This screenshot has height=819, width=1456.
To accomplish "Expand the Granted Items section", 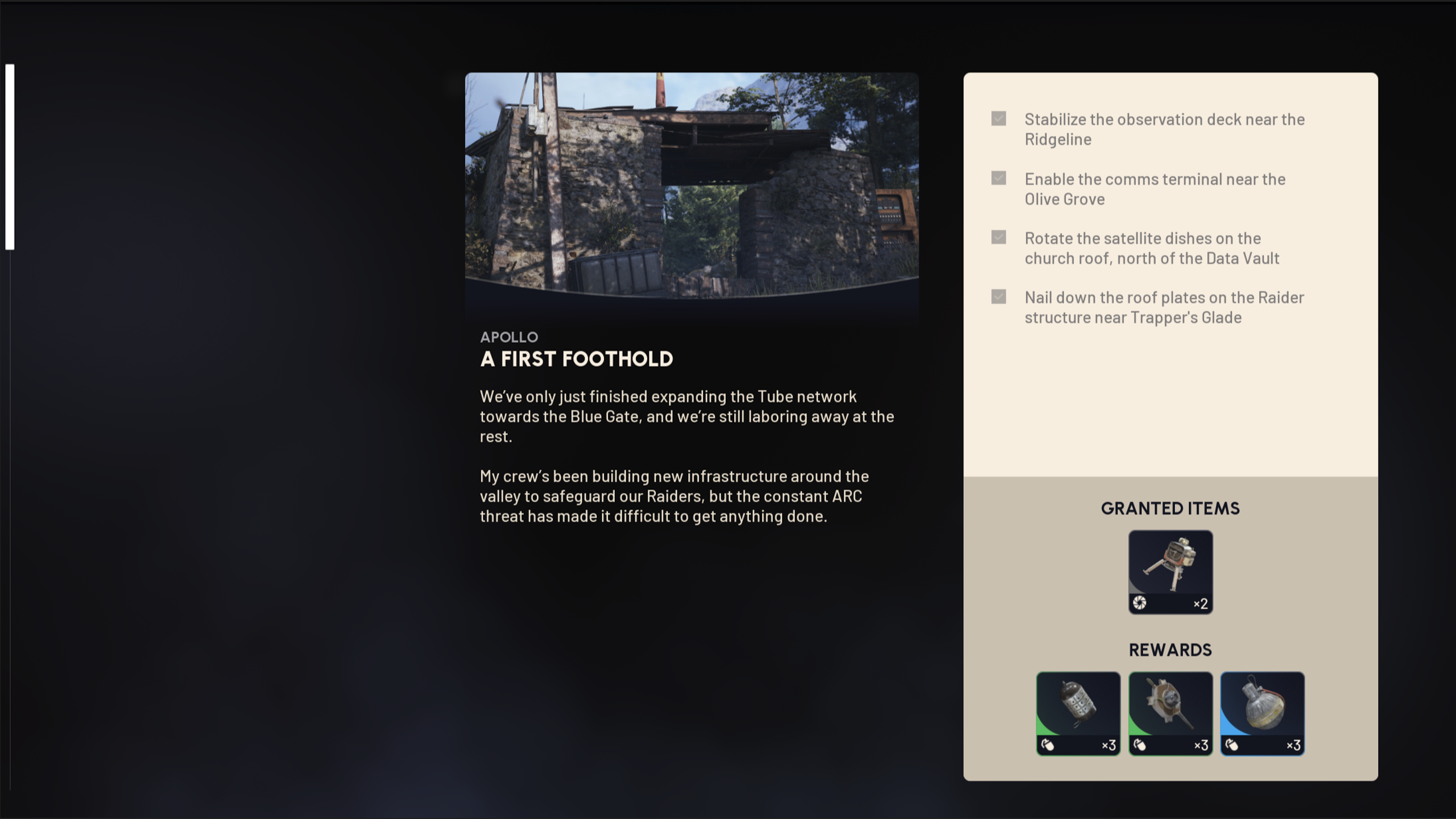I will click(1170, 508).
